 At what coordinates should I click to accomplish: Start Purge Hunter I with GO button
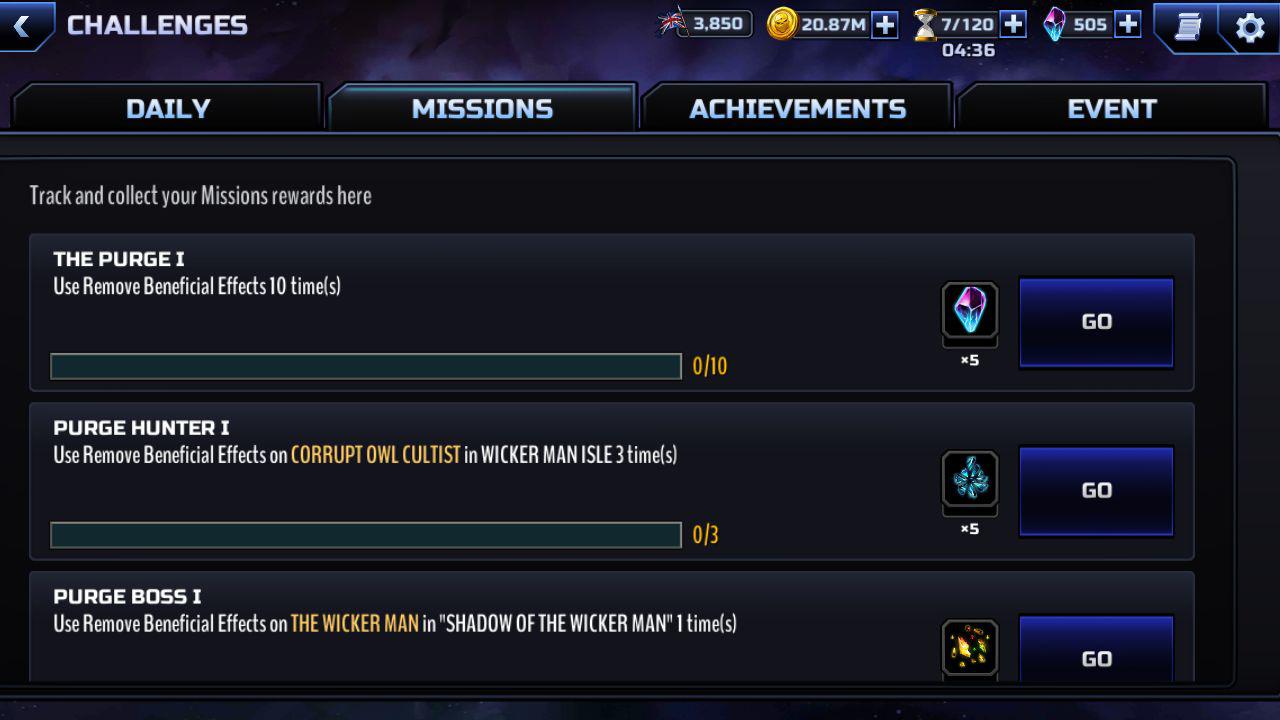tap(1096, 491)
